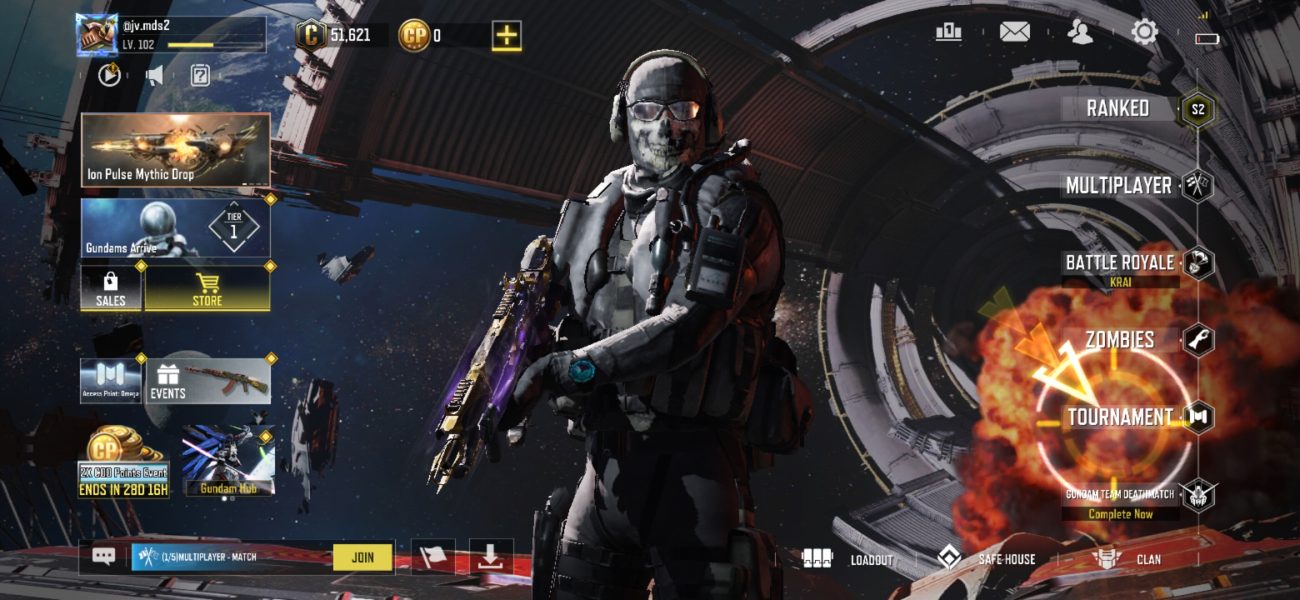Select the Zombies mode

pyautogui.click(x=1120, y=340)
